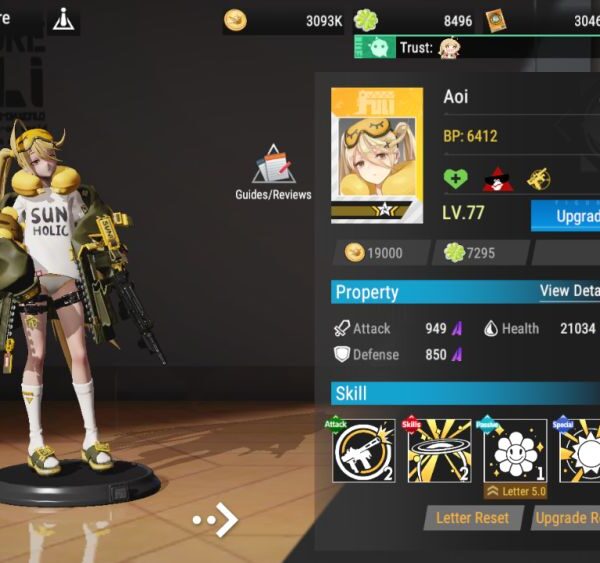Switch to next character with arrow
This screenshot has height=563, width=600.
tap(218, 519)
